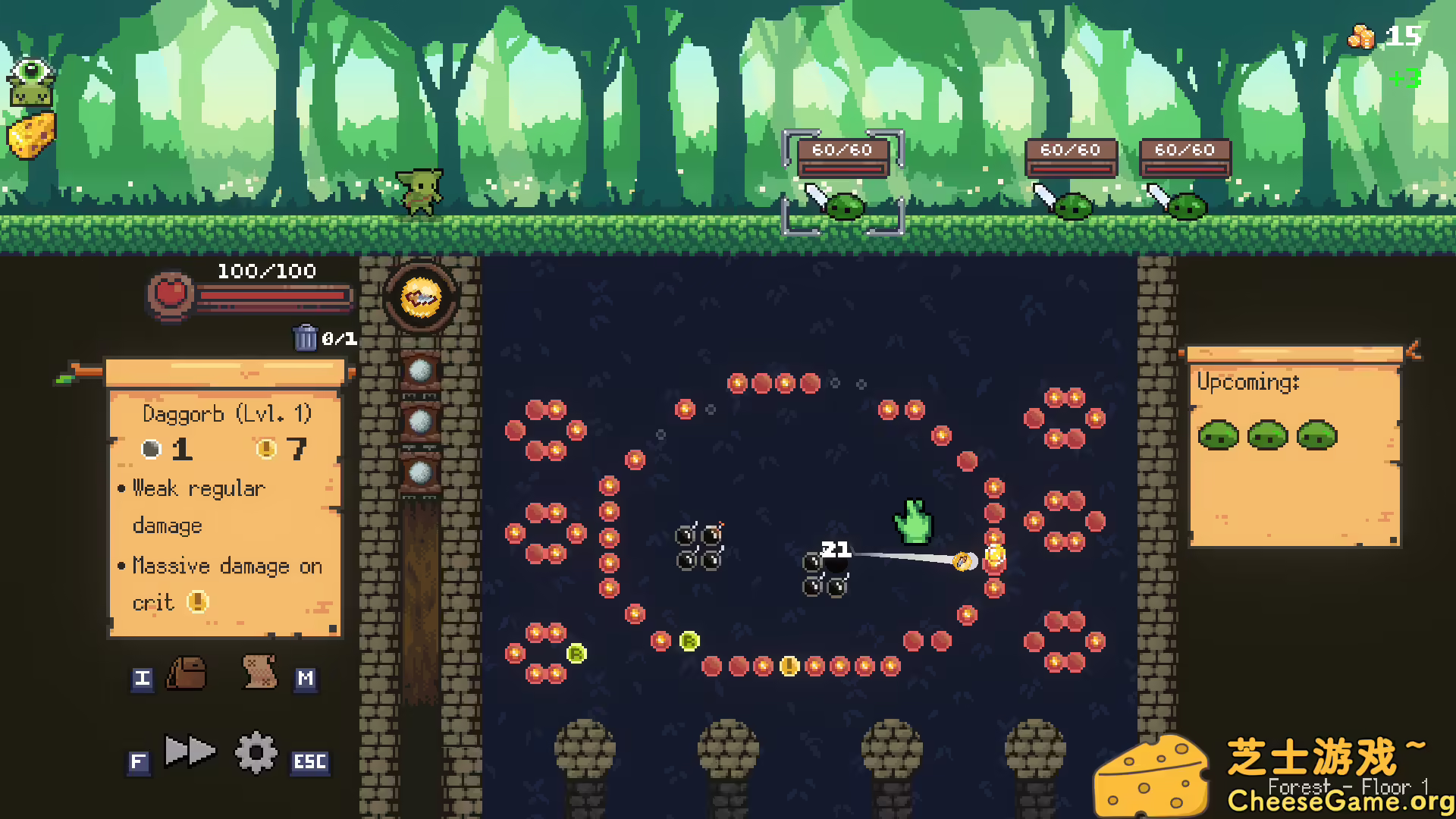
Task: Inspect the green eye slime relic
Action: coord(31,82)
